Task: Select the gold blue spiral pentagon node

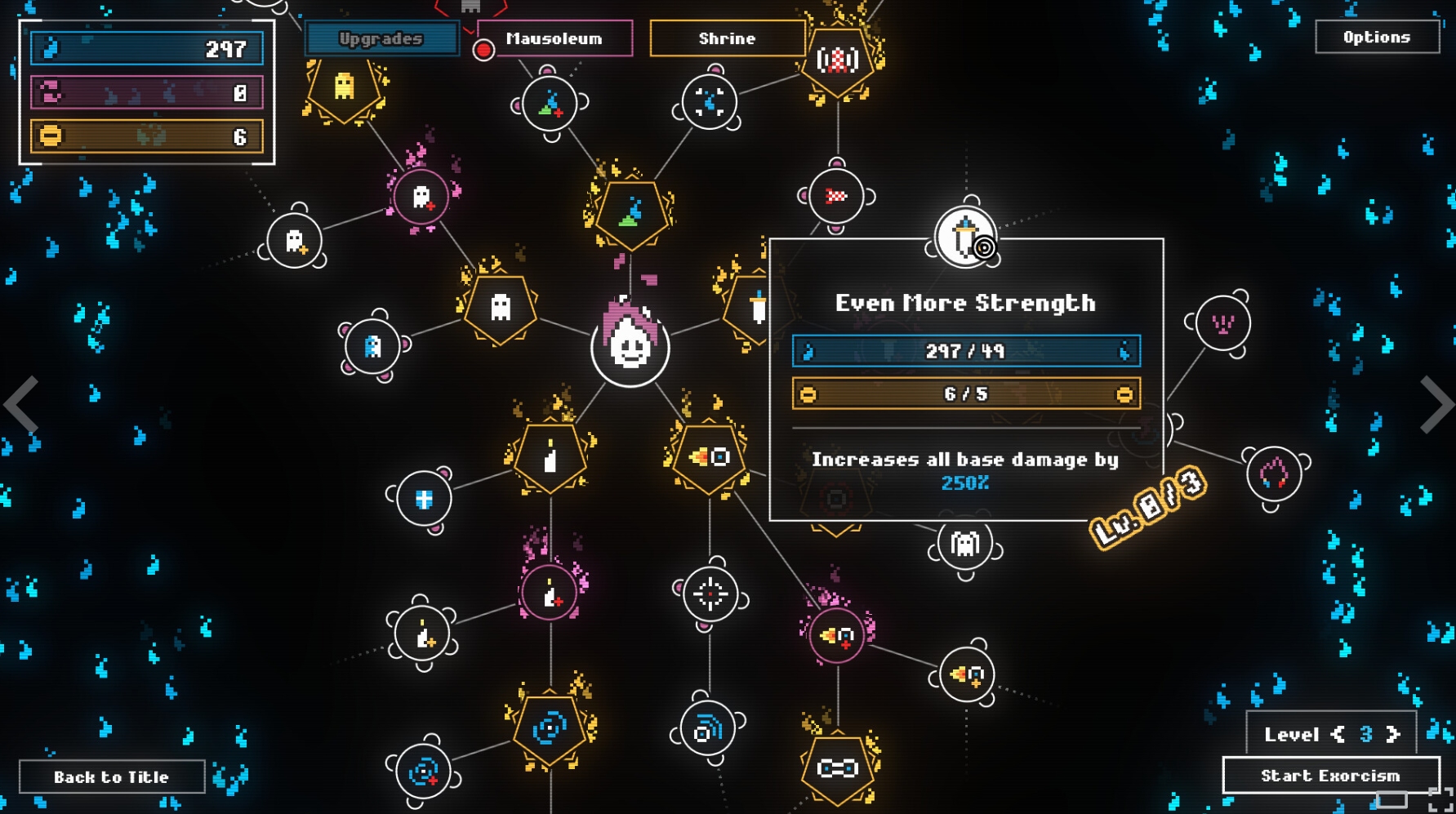Action: tap(550, 728)
